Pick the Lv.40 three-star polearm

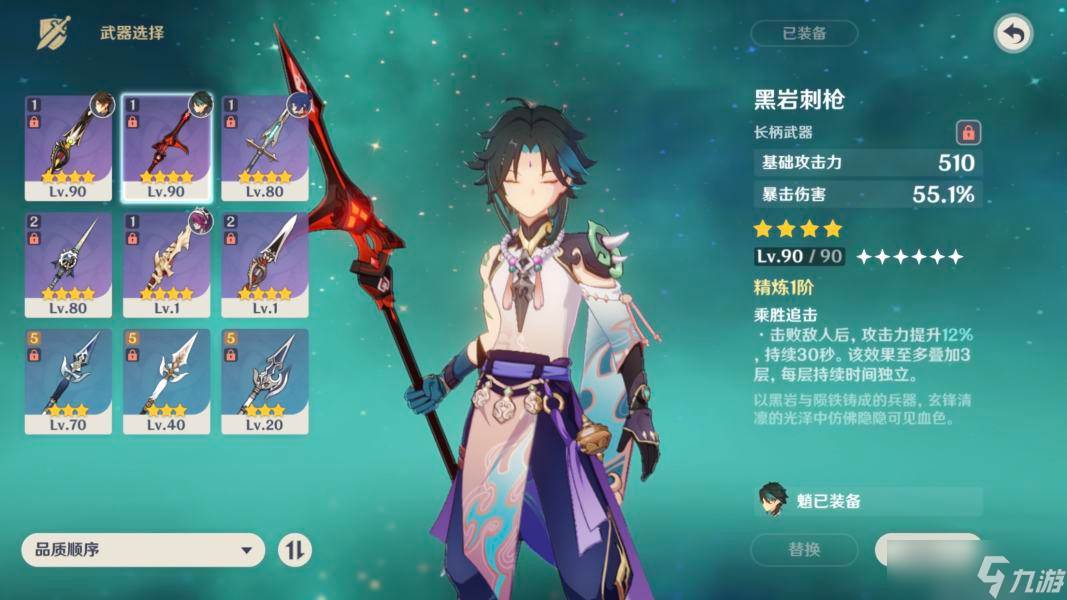(166, 381)
